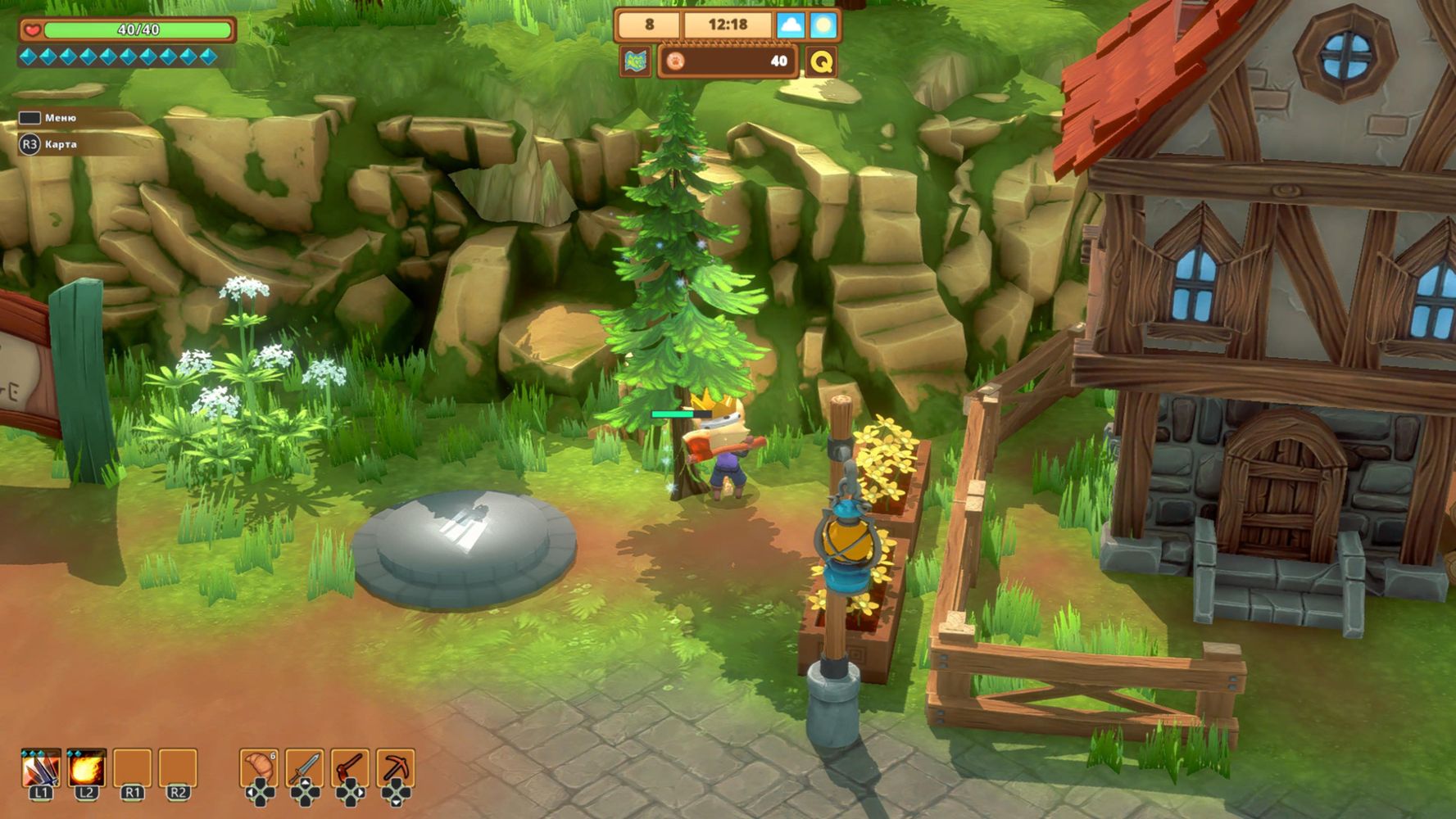Select the croissant food slot
Image resolution: width=1456 pixels, height=819 pixels.
[259, 769]
